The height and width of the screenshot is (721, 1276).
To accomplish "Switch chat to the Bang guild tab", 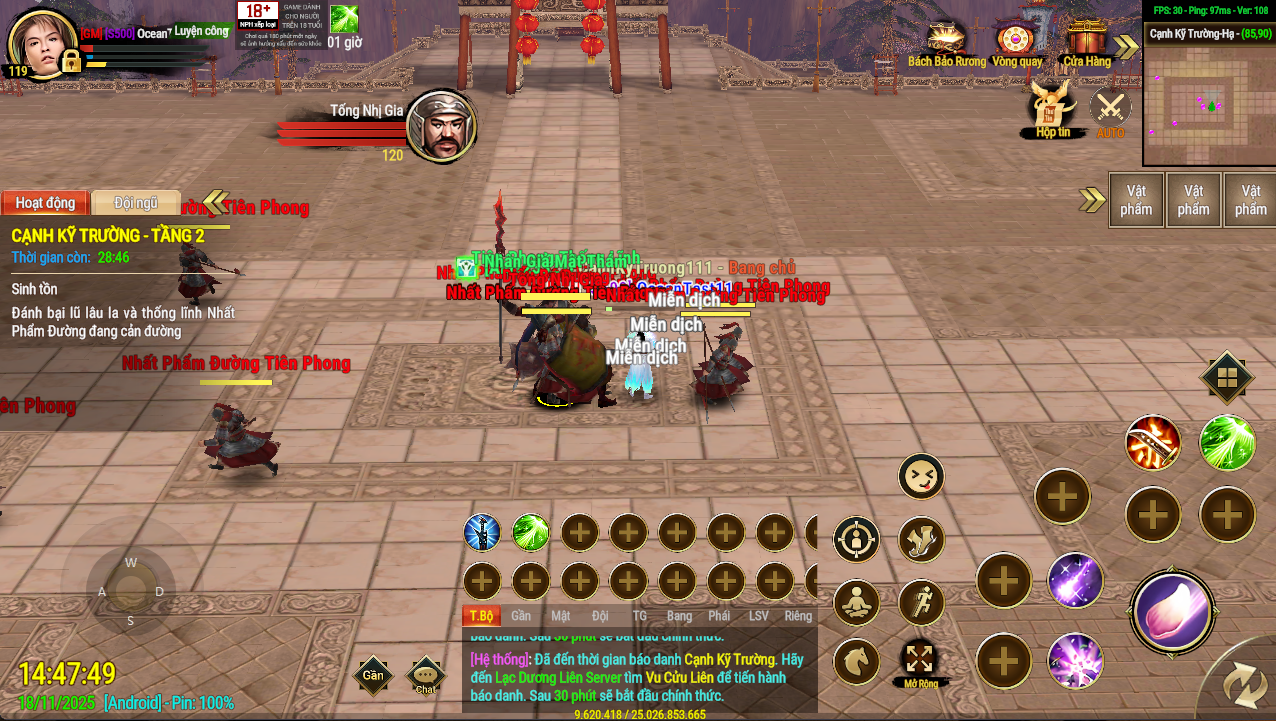I will [679, 616].
